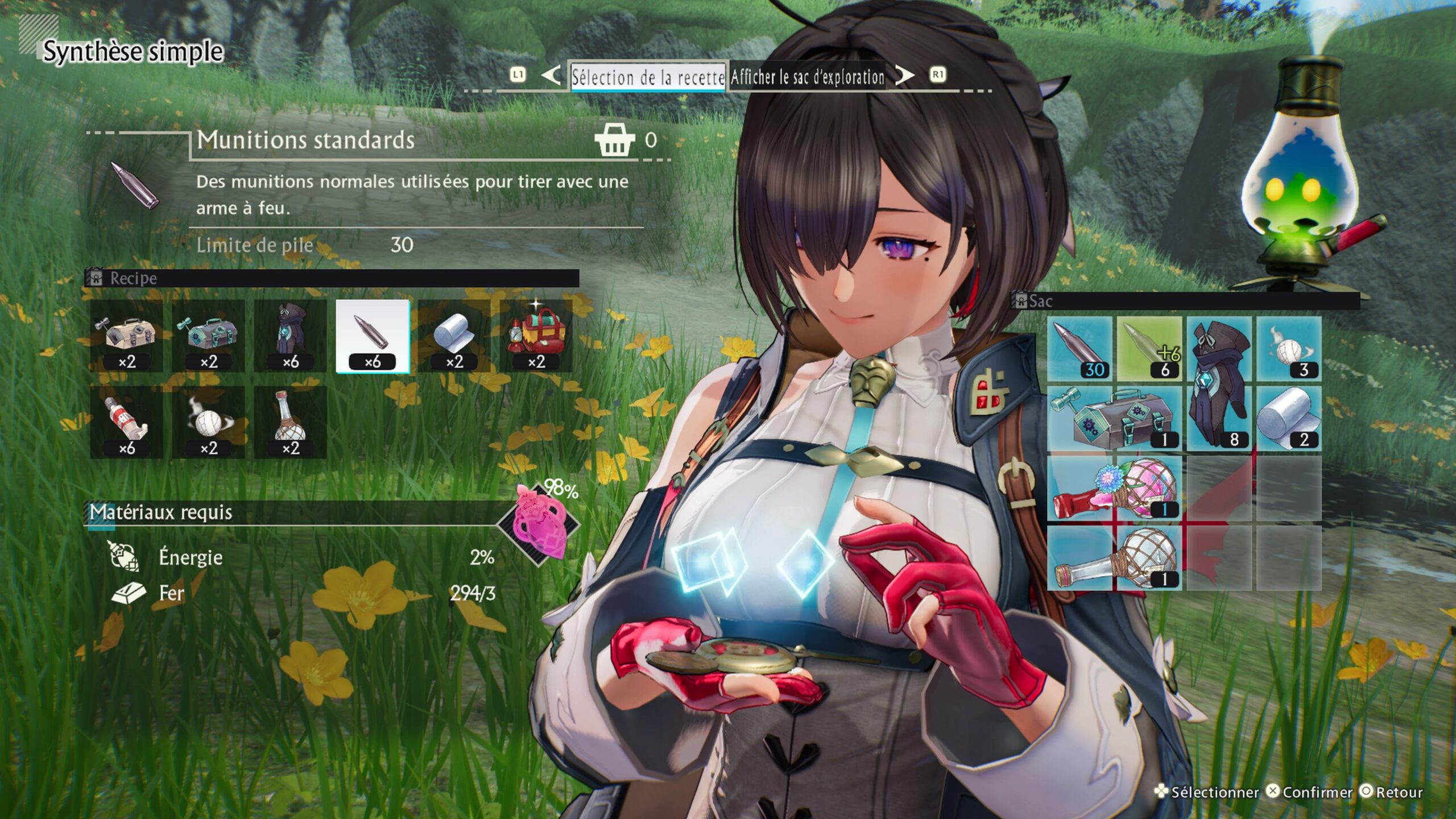Select the bandage roll stack of 2 in Sac
Viewport: 1456px width, 819px height.
pyautogui.click(x=1289, y=419)
